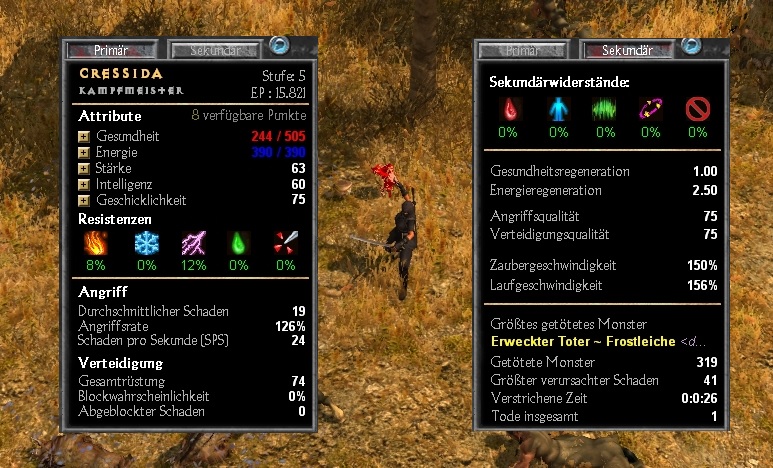Click Sekundär tab above the Sekundärwiderstände list
The width and height of the screenshot is (773, 468).
[627, 50]
